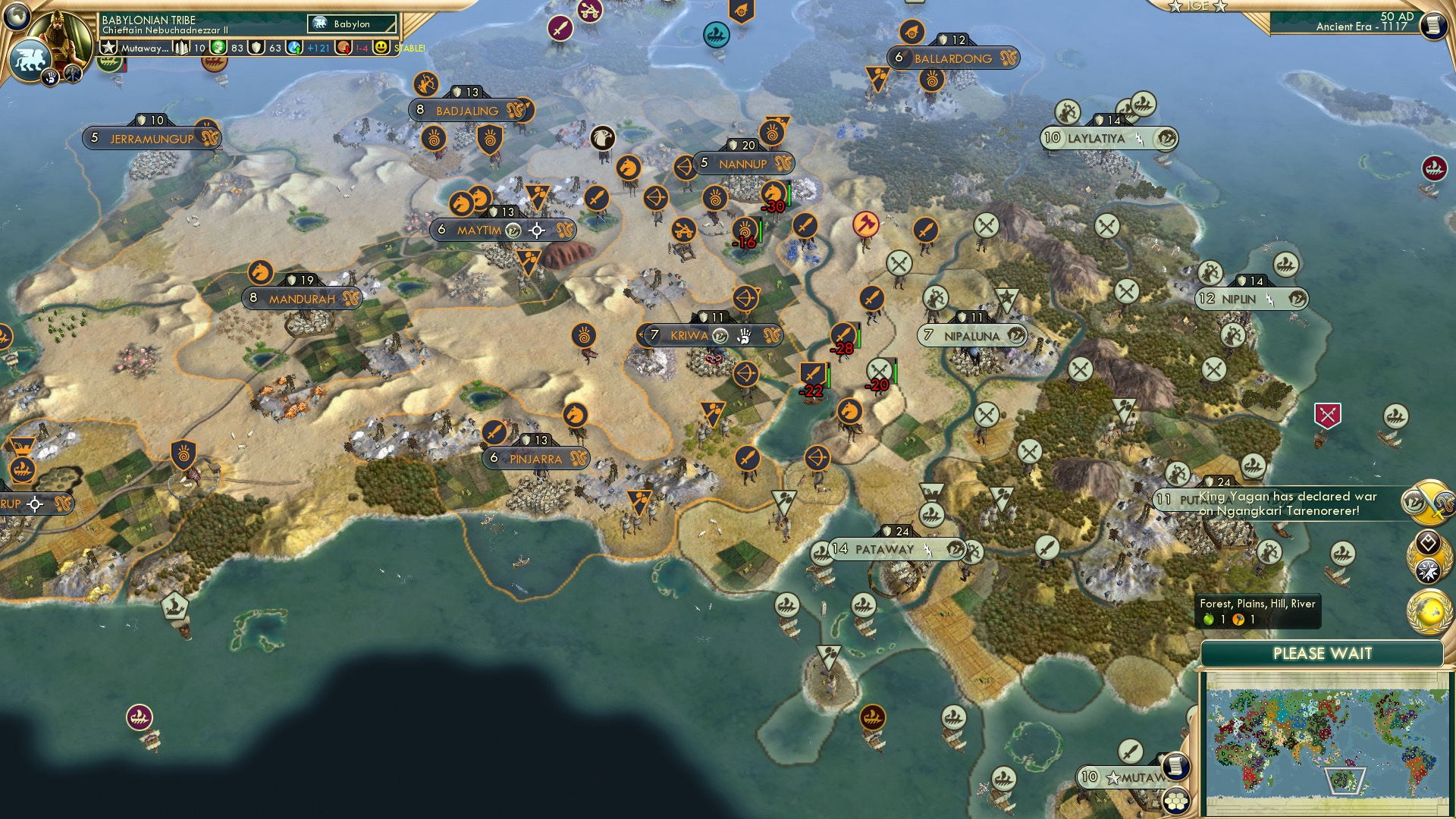Click the happiness smiley showing STABLE

pyautogui.click(x=381, y=48)
